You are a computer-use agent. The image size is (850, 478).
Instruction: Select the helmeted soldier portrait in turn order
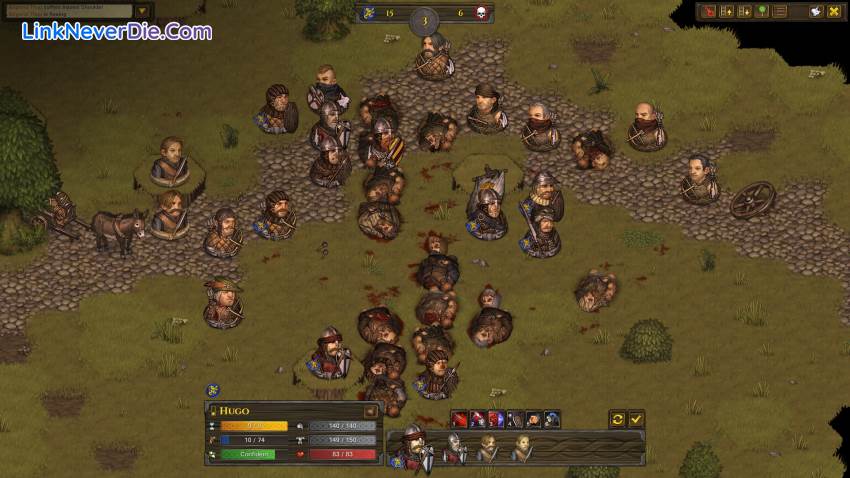[x=456, y=449]
